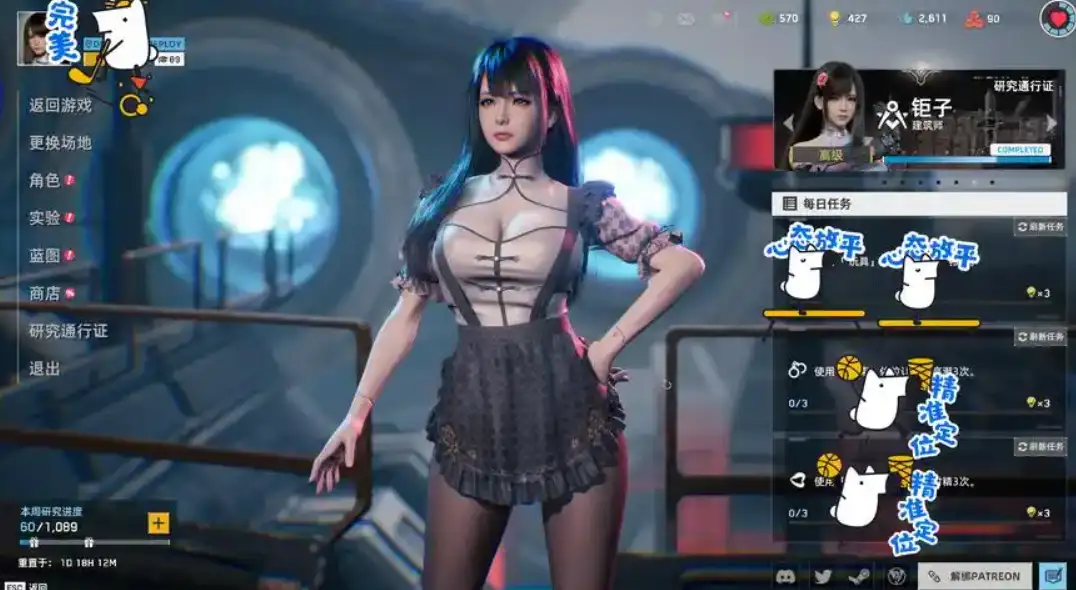Viewport: 1076px width, 590px height.
Task: Open the Discord link icon
Action: (788, 576)
